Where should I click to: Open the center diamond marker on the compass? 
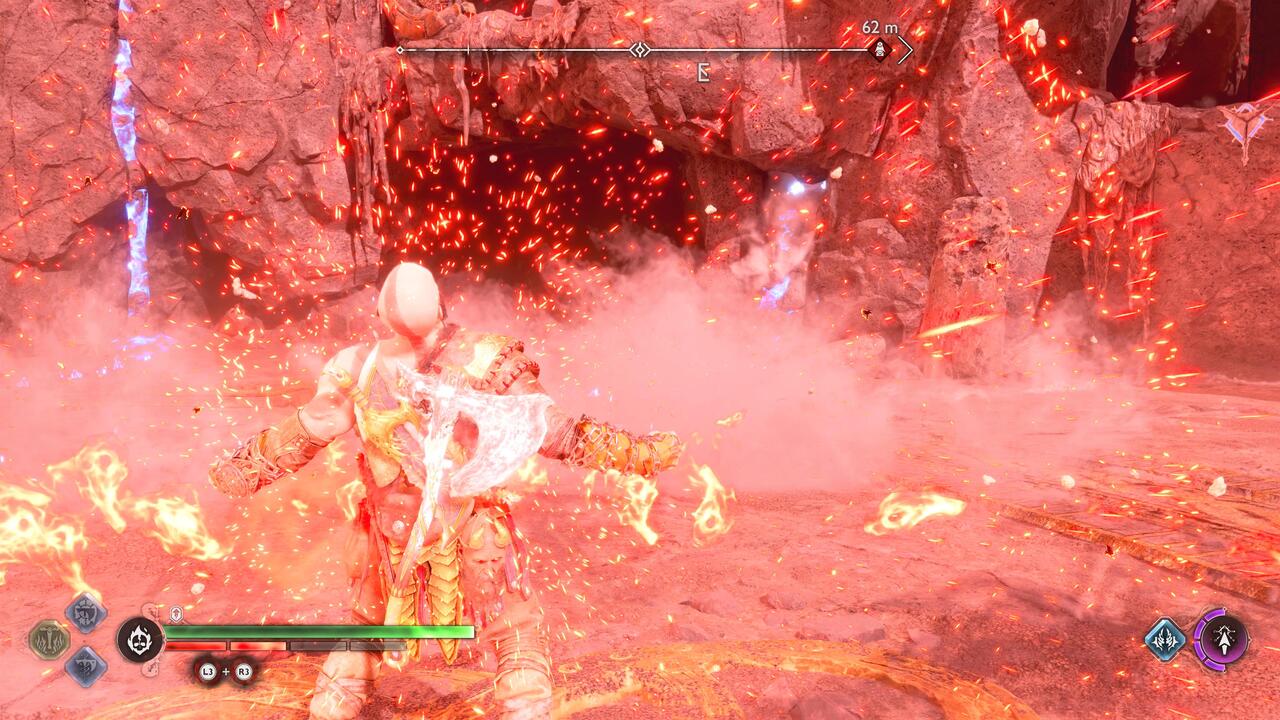(638, 48)
